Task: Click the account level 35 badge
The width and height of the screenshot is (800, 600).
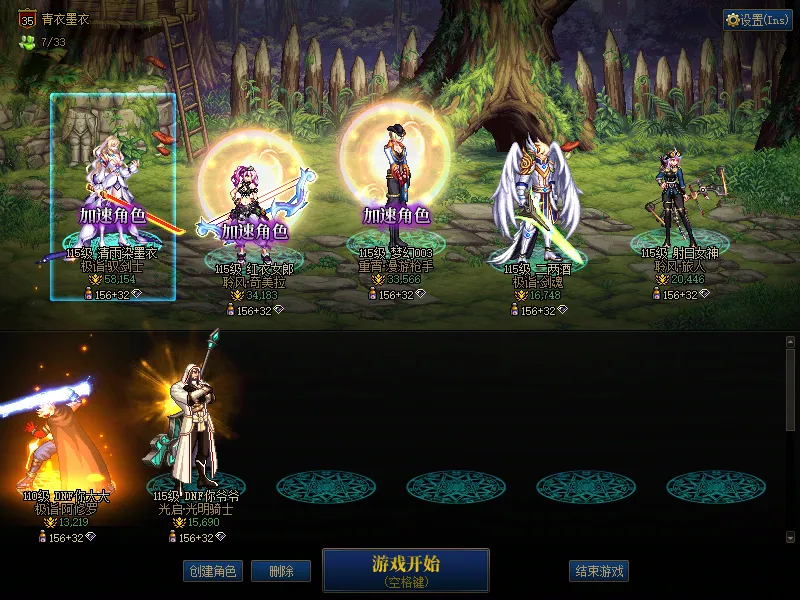Action: click(x=28, y=19)
